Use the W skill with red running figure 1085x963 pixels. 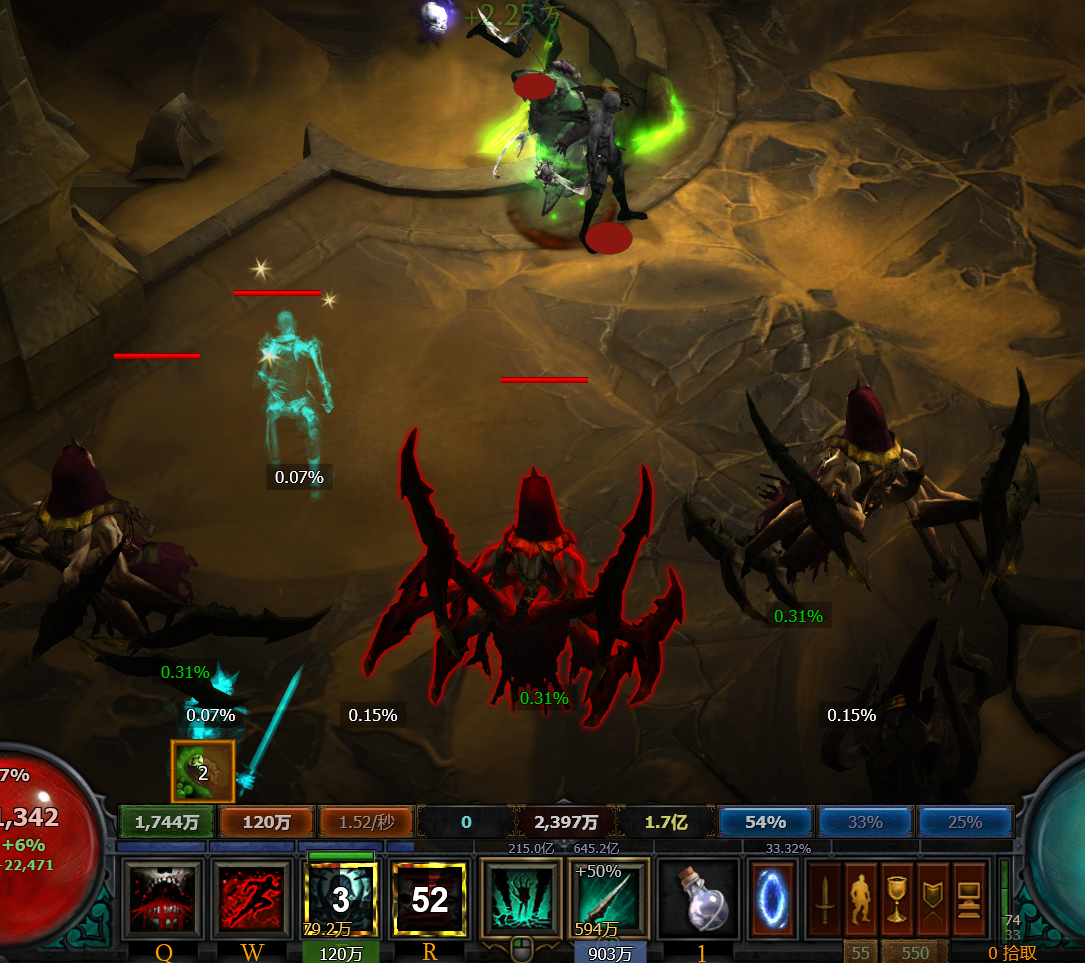252,899
